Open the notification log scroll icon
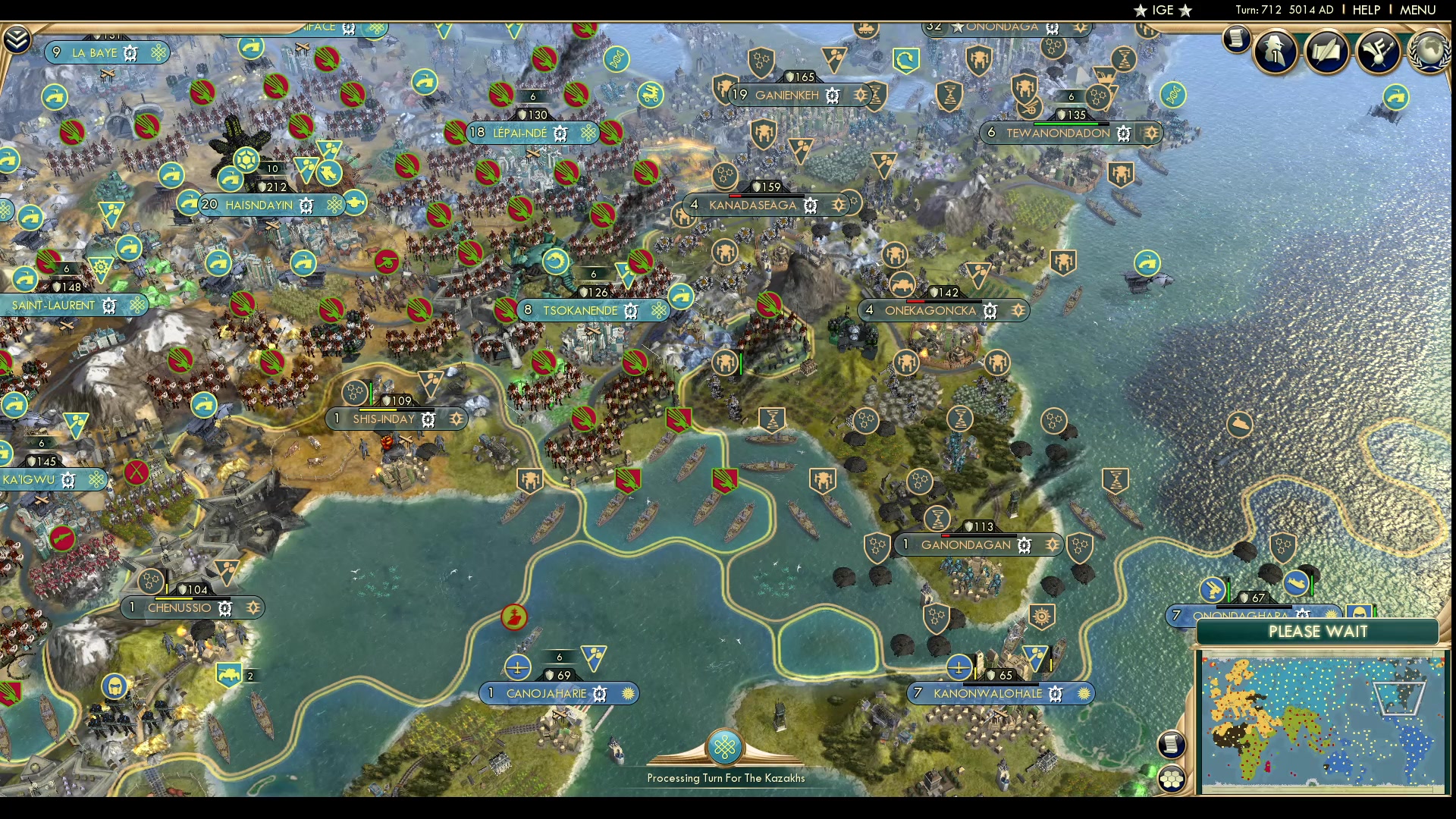The image size is (1456, 819). 1236,38
